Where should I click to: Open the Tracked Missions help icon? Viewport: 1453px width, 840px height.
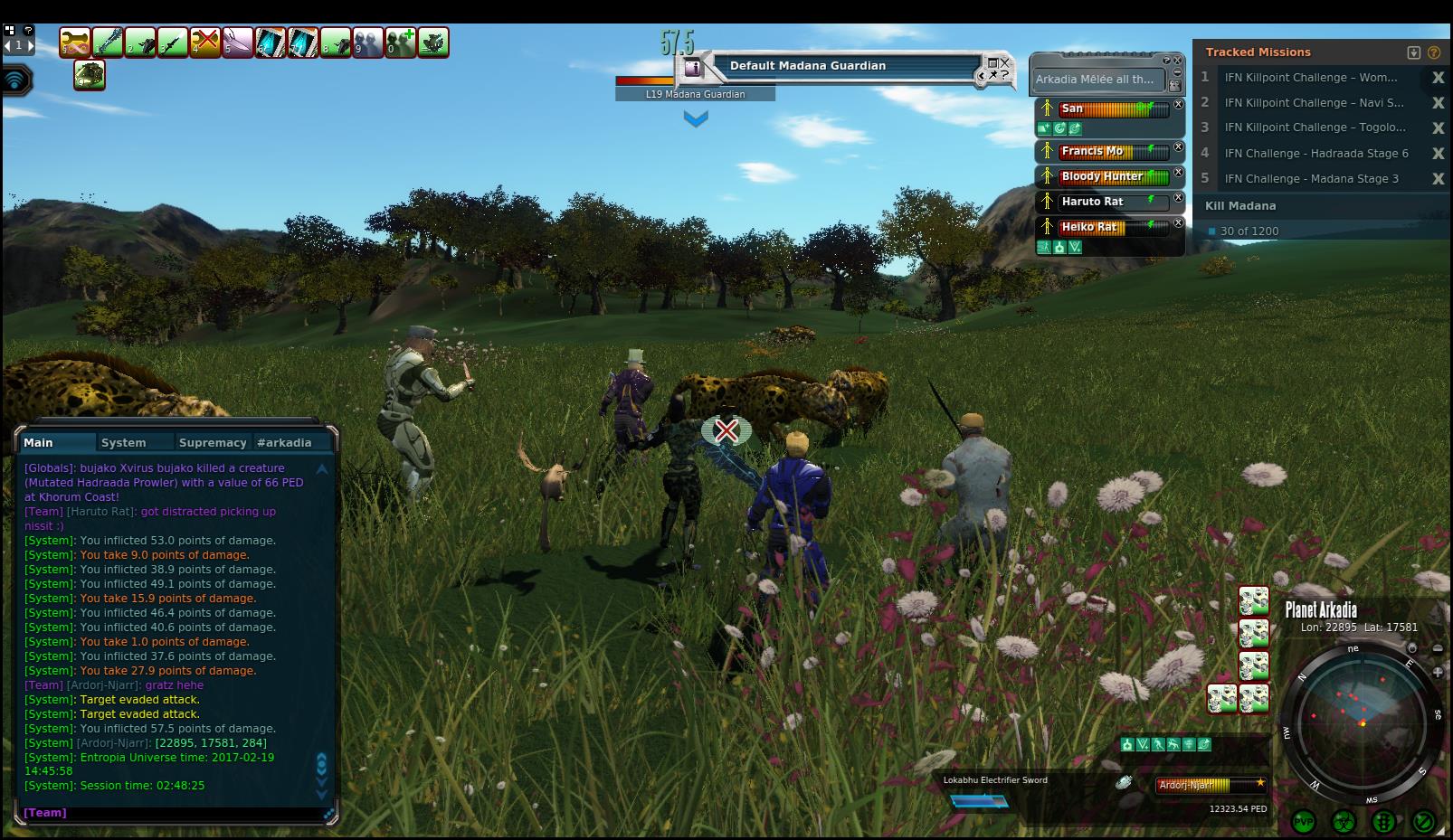click(1434, 52)
